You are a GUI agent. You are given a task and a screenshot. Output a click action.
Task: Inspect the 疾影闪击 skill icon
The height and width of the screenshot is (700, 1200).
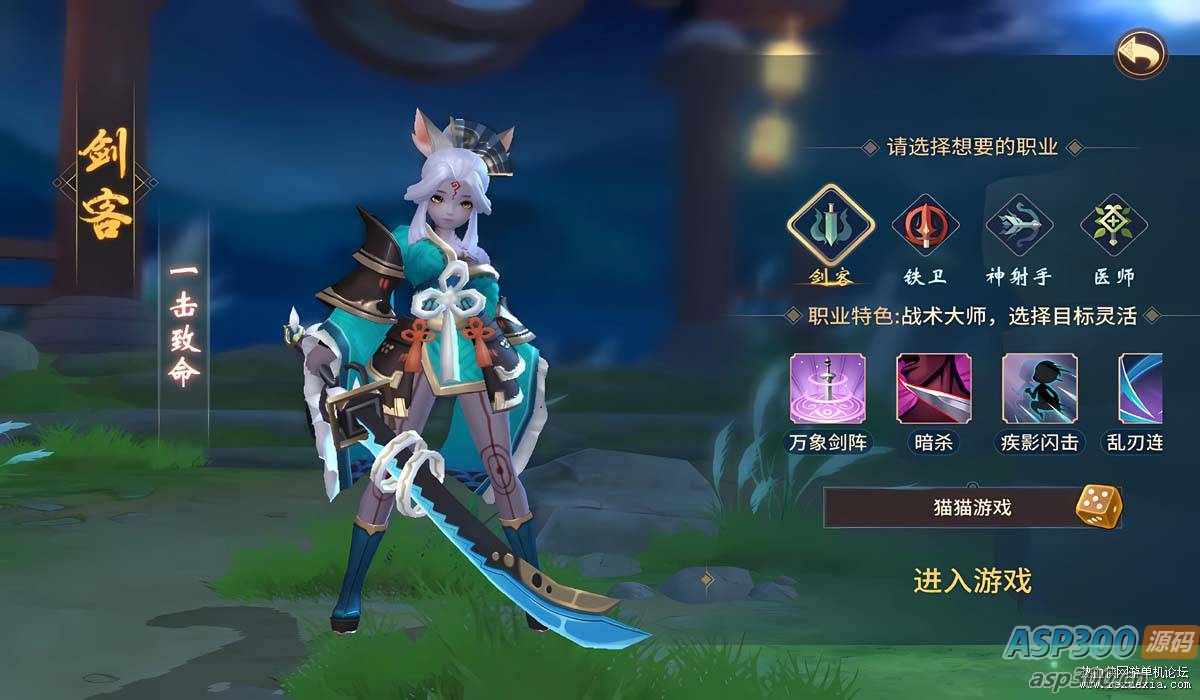1039,389
